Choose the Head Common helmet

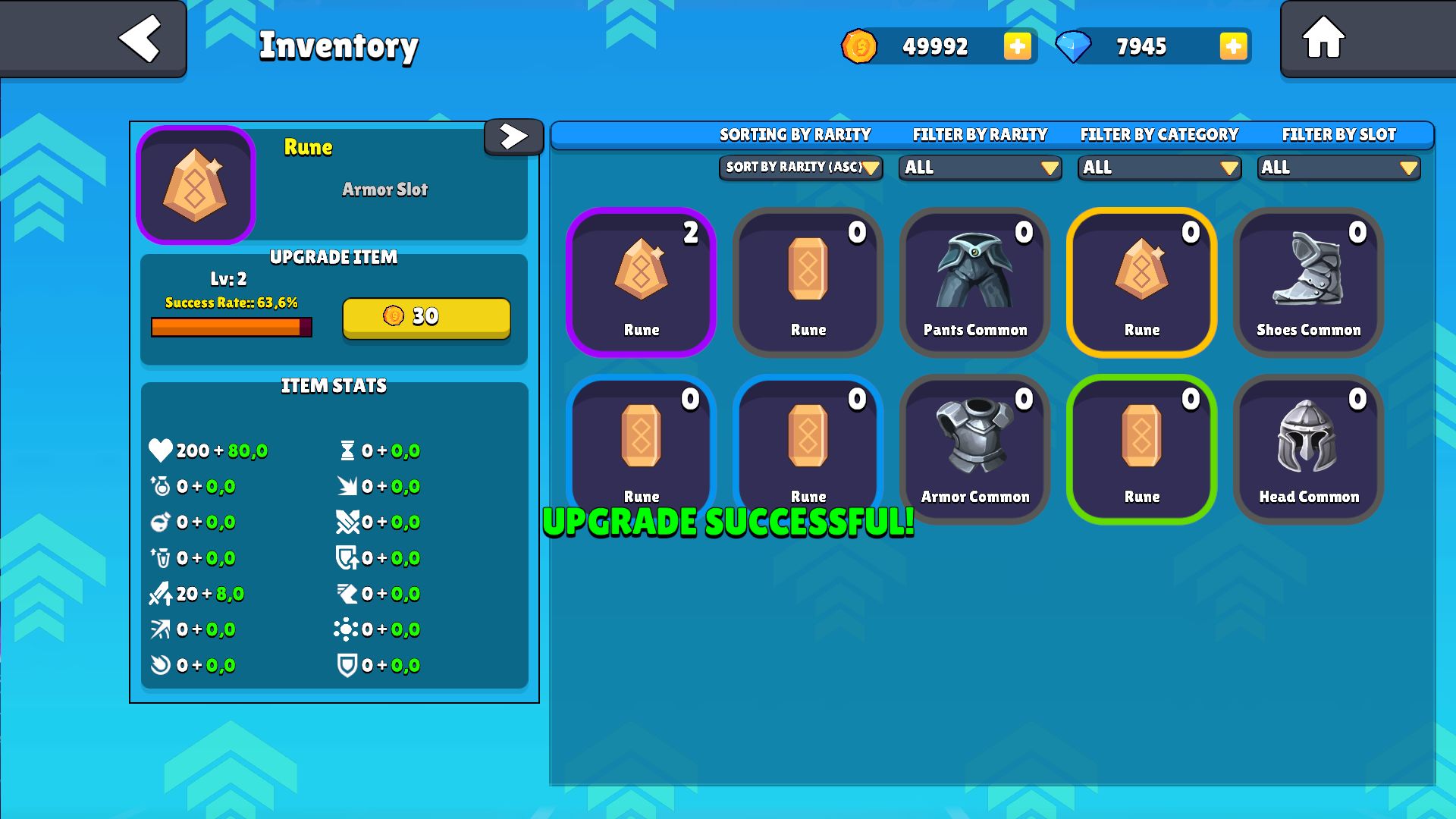click(1308, 449)
